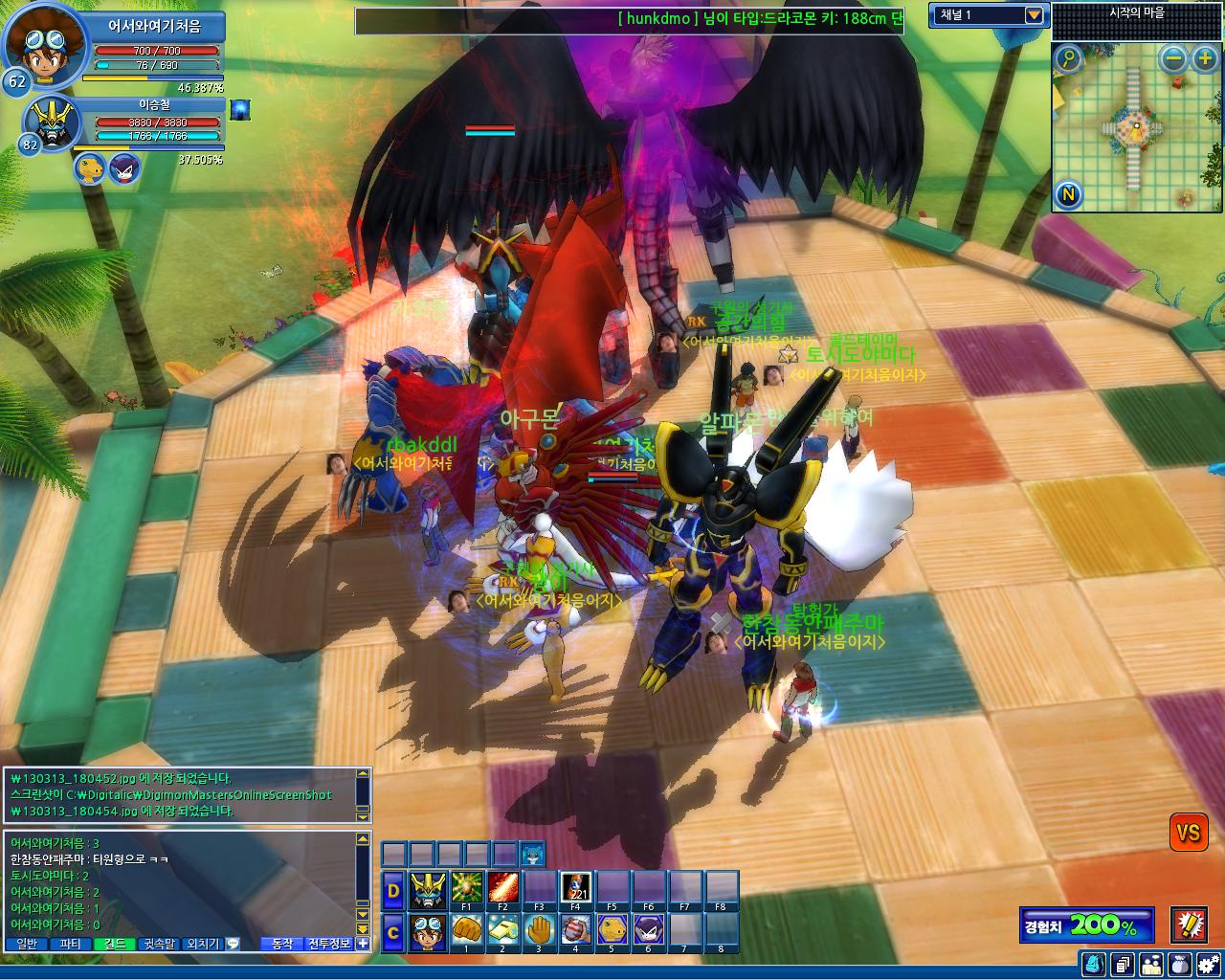Open the 동작 actions button
1225x980 pixels.
tap(281, 944)
